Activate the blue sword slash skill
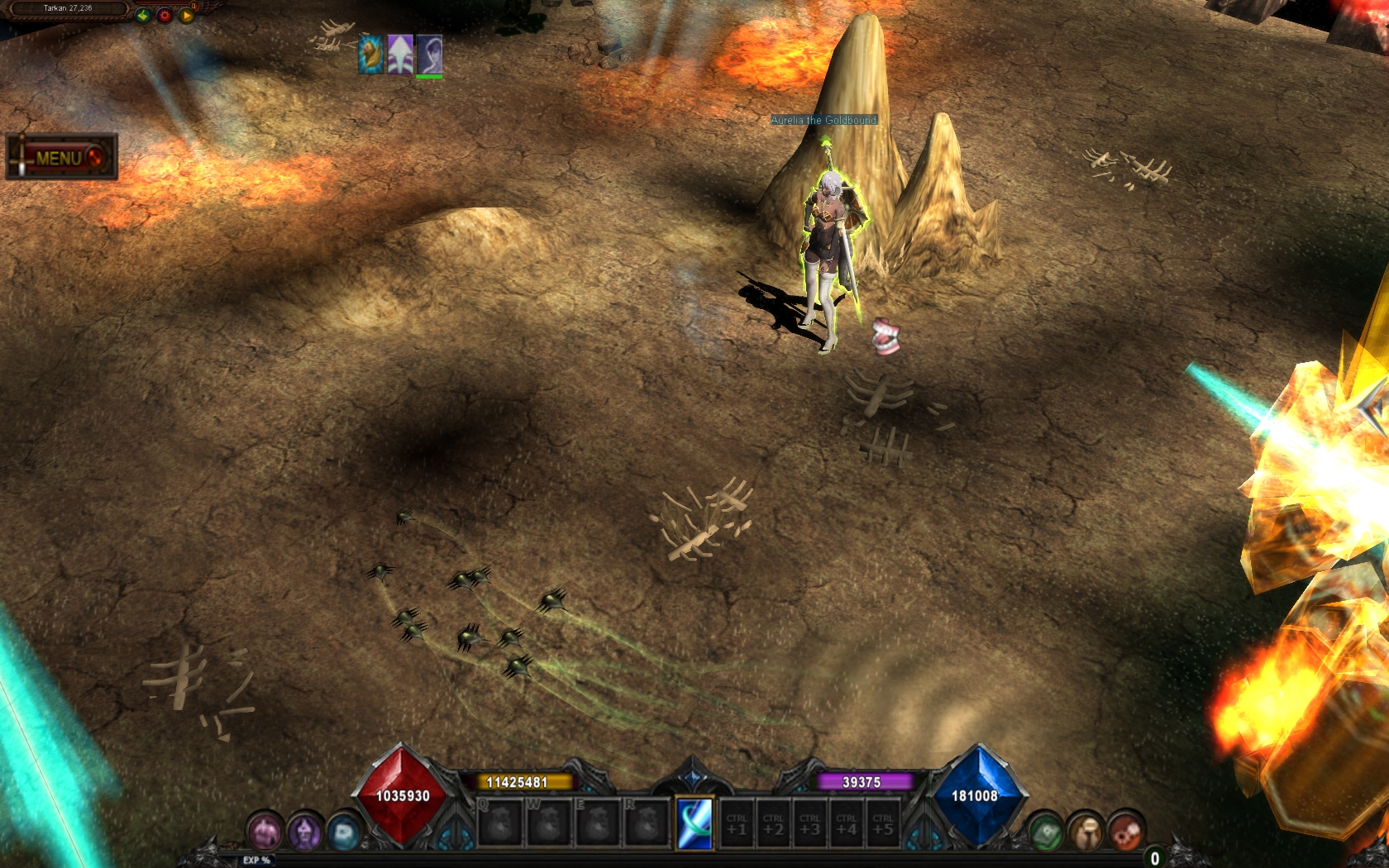The width and height of the screenshot is (1389, 868). coord(694,823)
